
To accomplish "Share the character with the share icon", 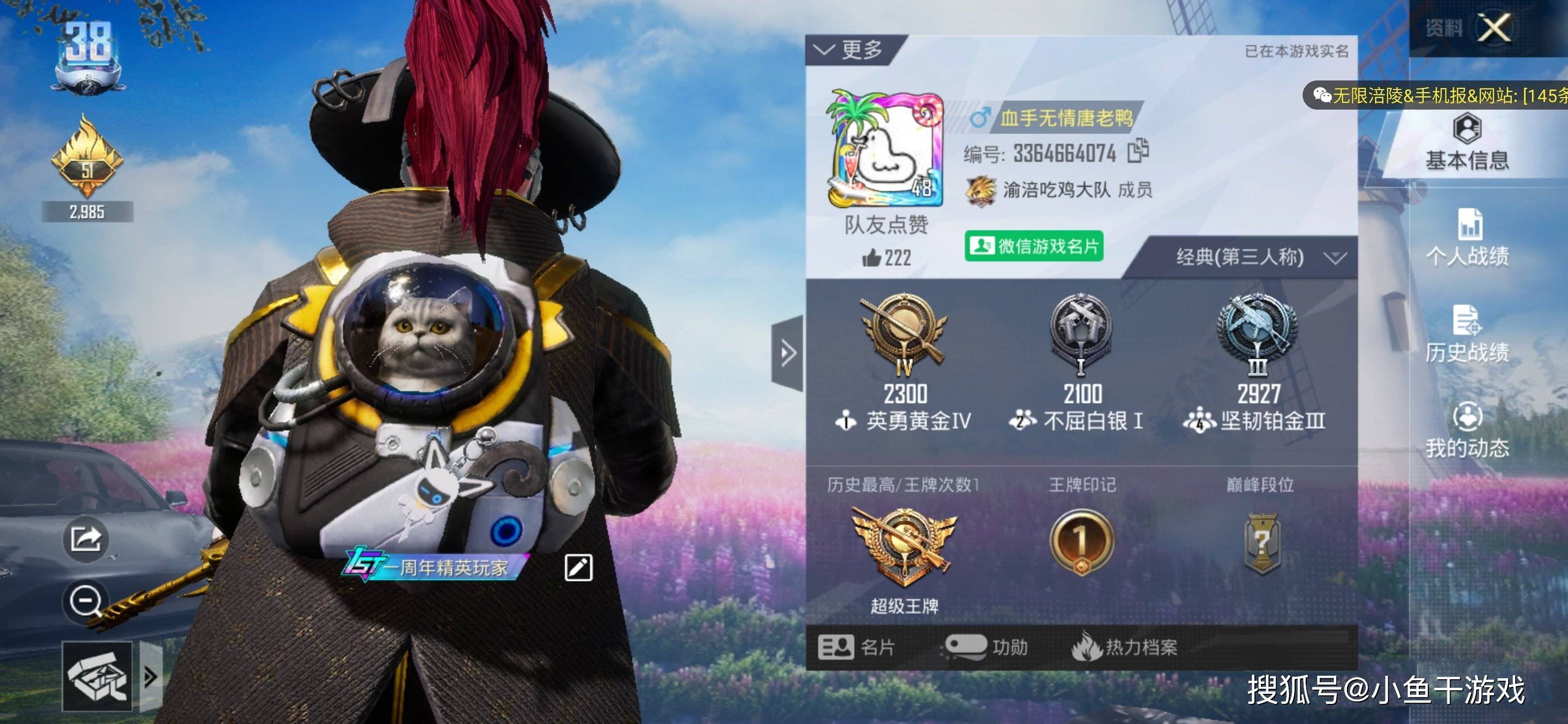I will tap(86, 539).
